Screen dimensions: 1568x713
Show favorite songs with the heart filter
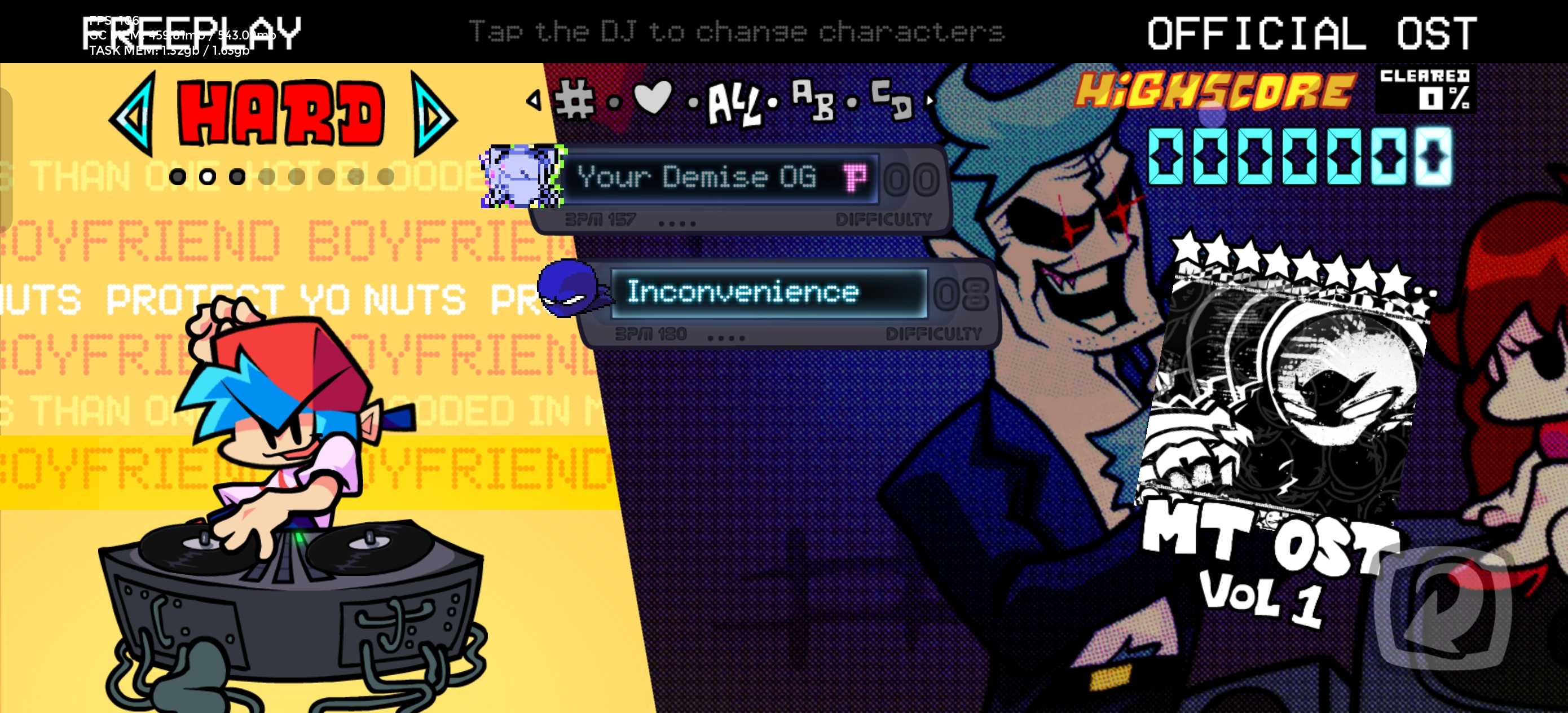(x=653, y=98)
